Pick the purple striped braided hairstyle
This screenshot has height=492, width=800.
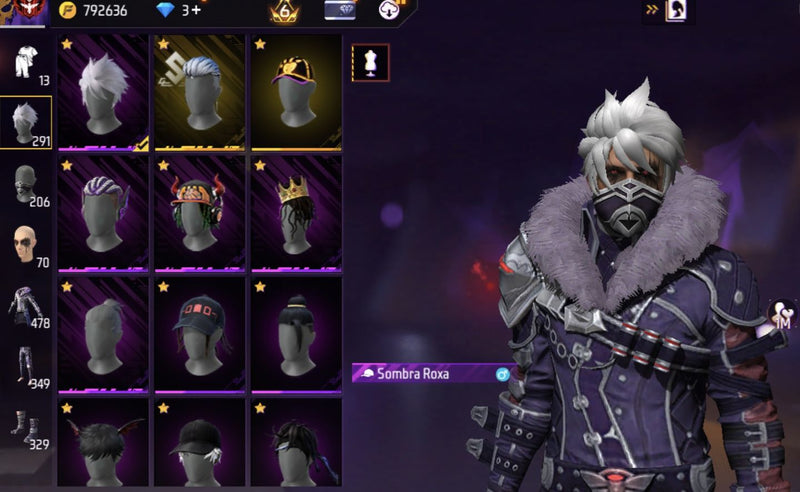103,212
